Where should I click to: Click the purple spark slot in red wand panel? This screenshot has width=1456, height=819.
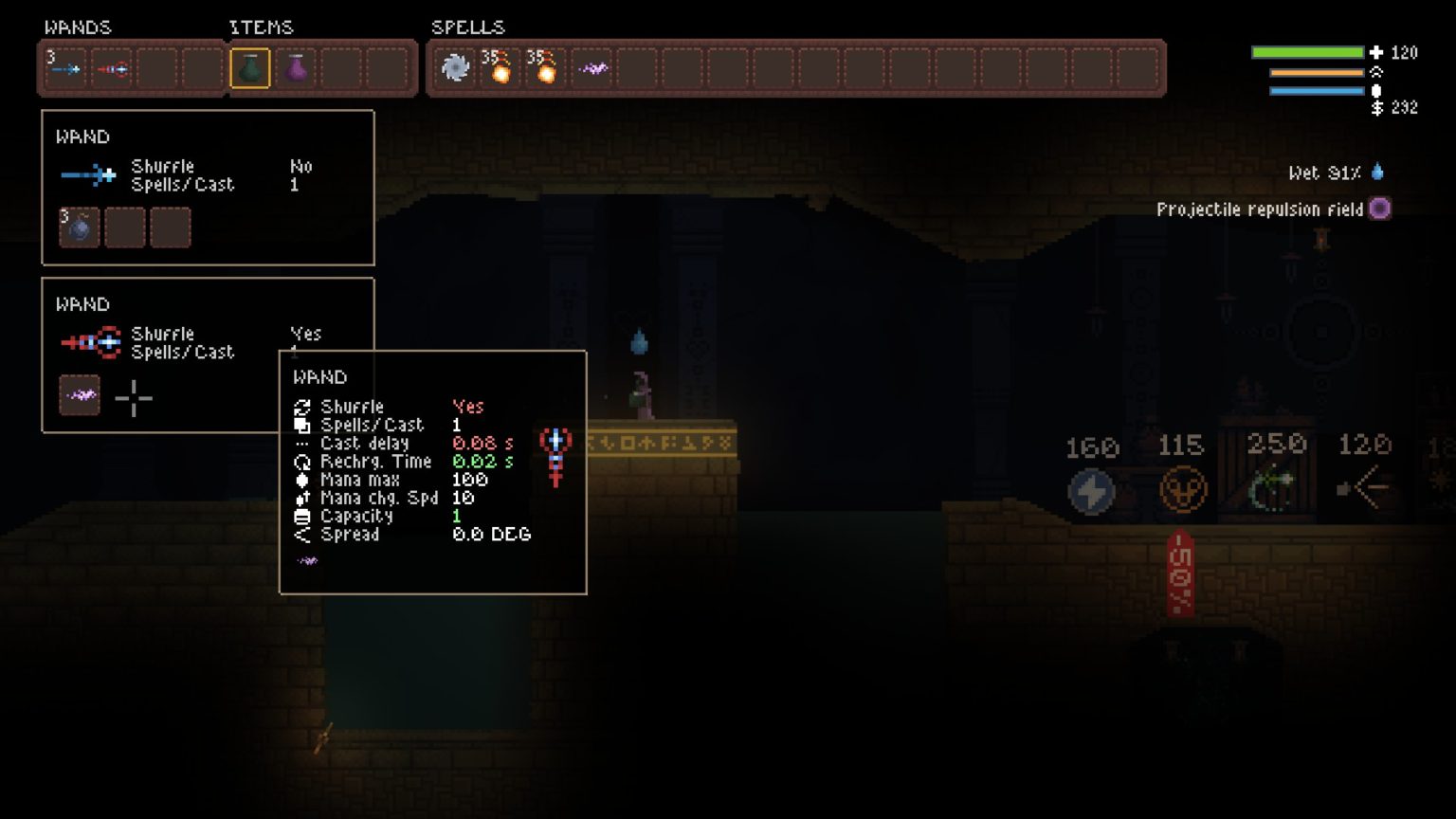[80, 396]
